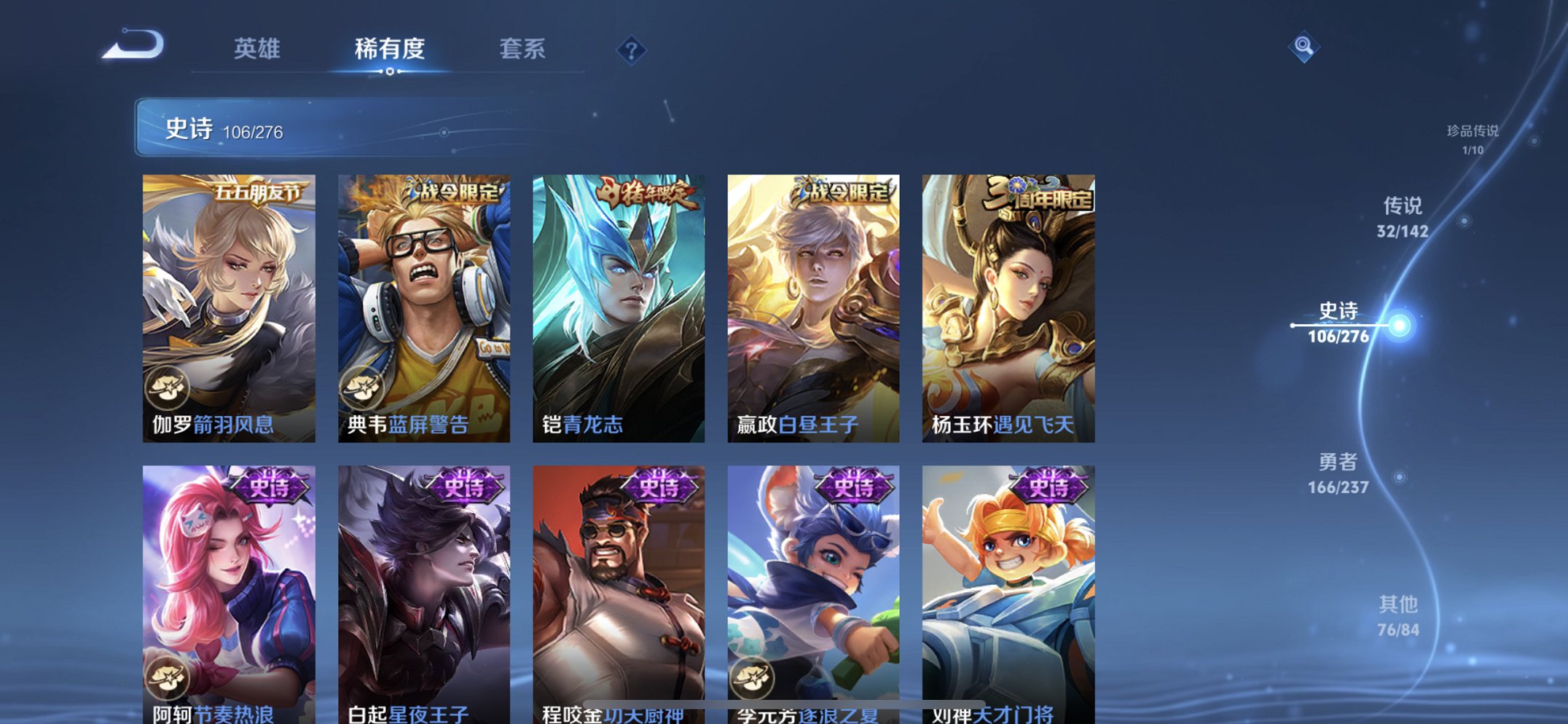Click the question mark help icon
This screenshot has height=724, width=1568.
633,49
